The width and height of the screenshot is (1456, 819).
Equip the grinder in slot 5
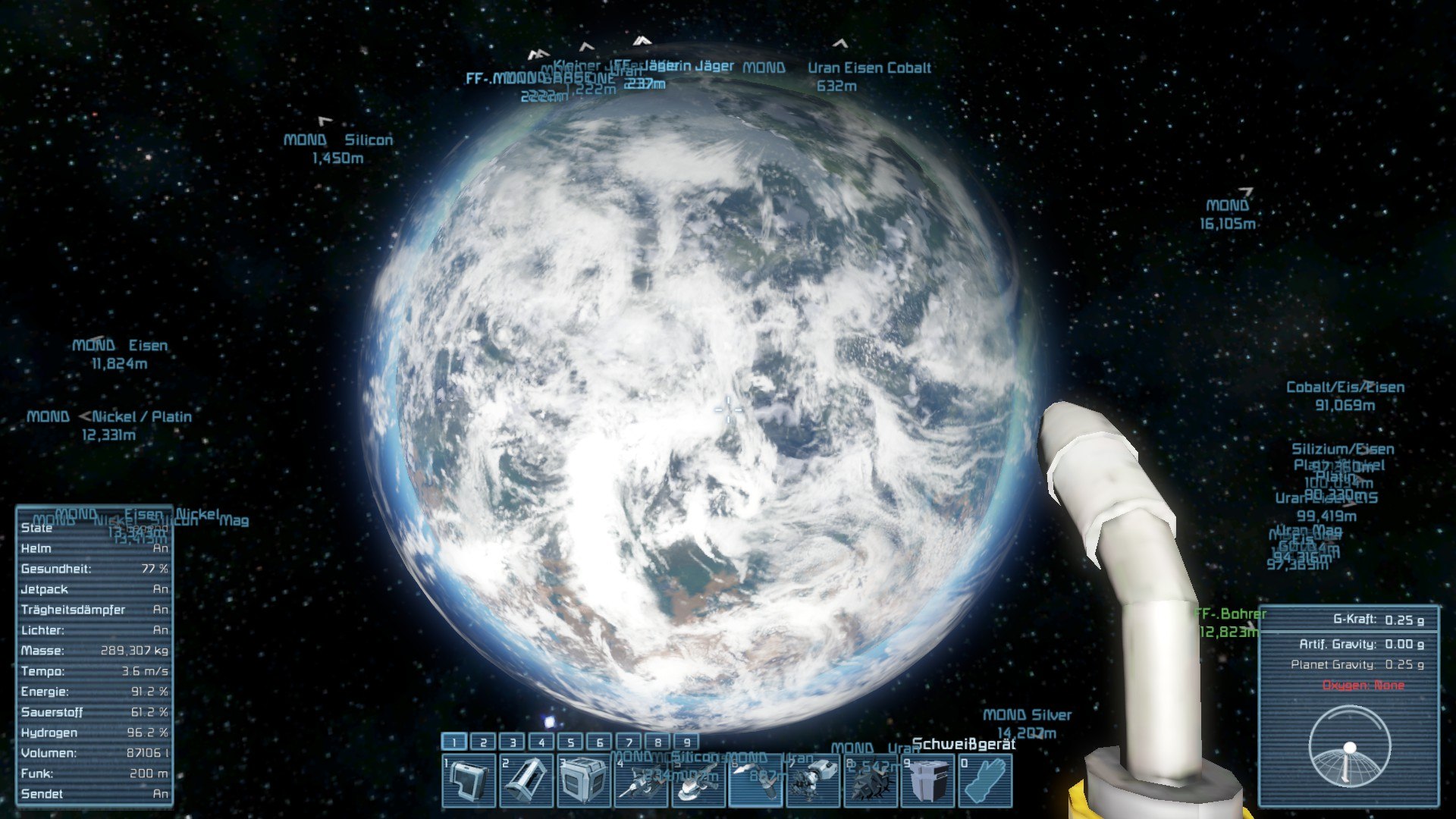698,780
